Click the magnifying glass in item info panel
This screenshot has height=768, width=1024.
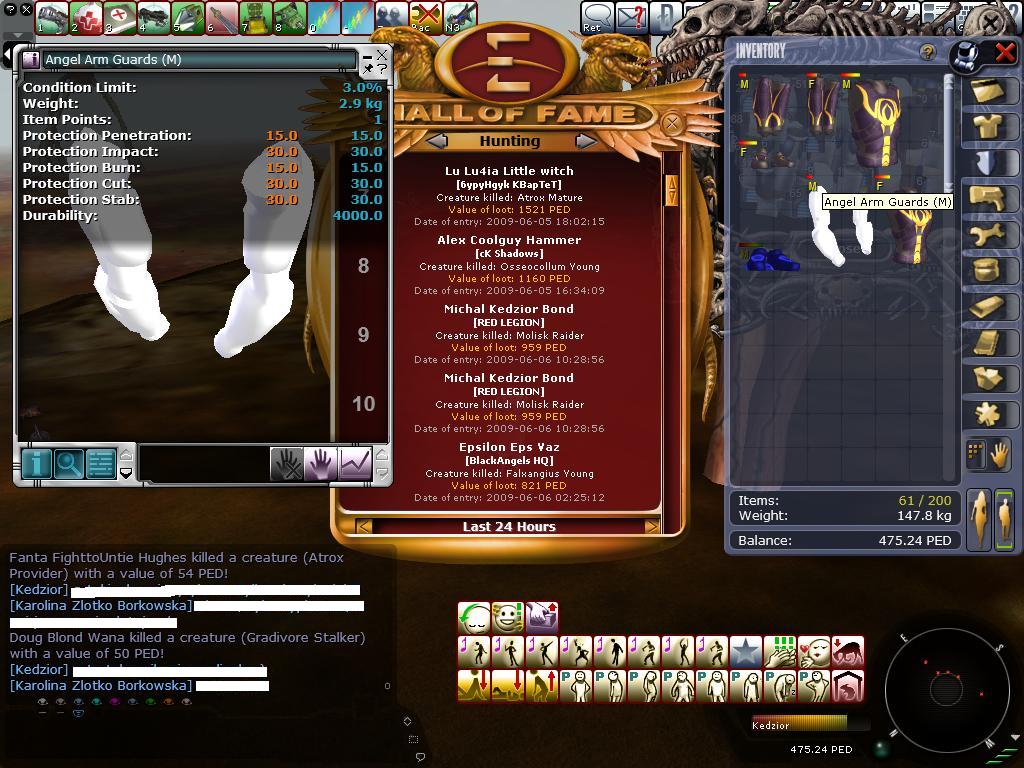click(69, 464)
